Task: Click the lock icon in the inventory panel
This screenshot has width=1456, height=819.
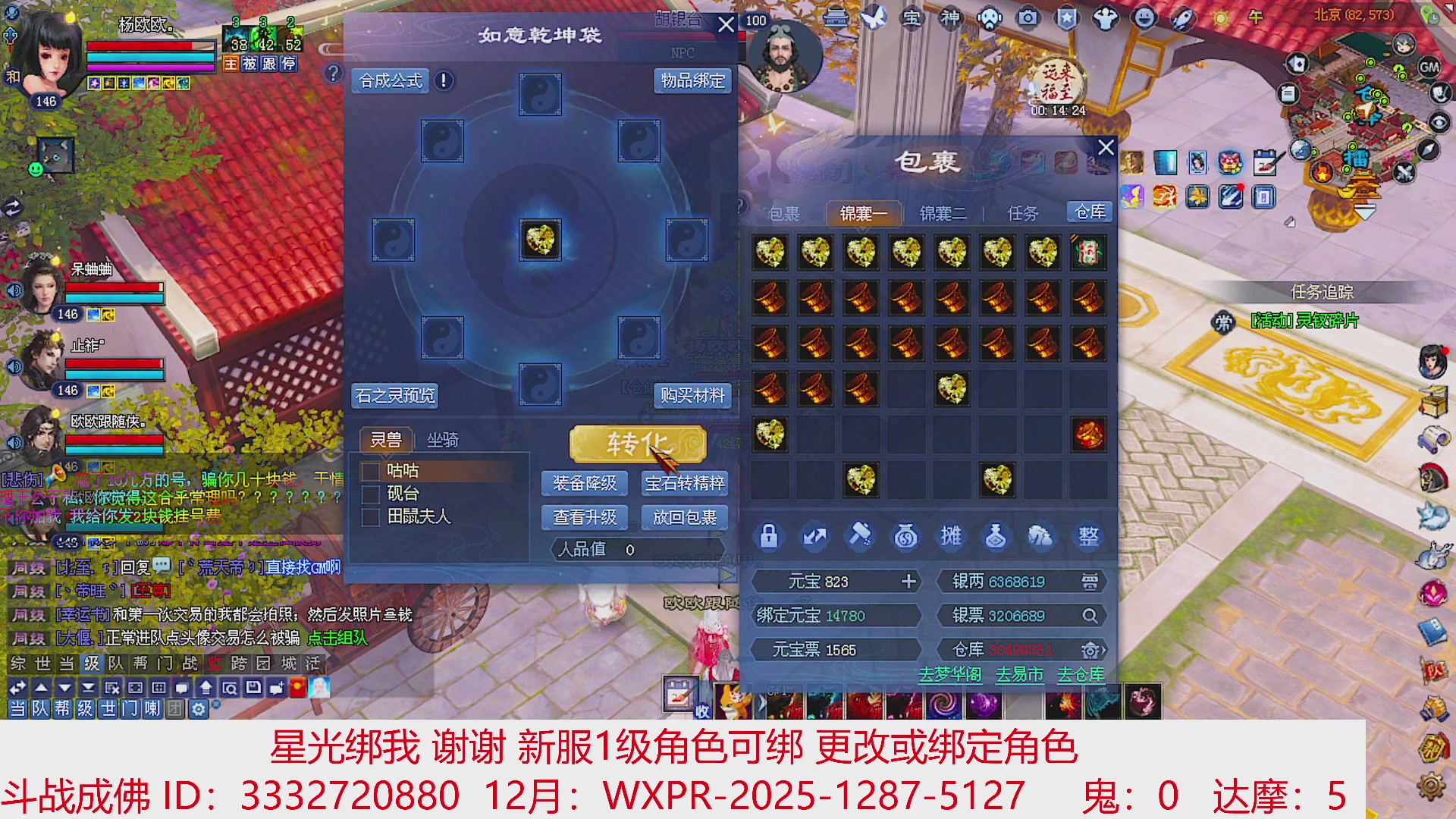Action: tap(769, 536)
